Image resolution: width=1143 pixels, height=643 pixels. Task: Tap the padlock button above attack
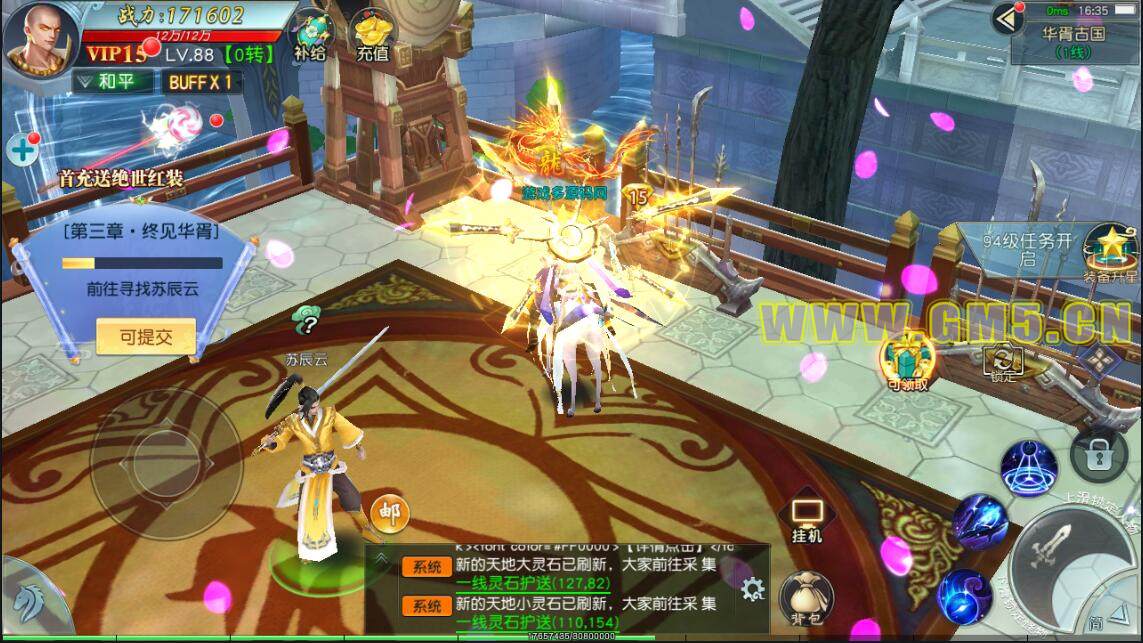tap(1098, 455)
